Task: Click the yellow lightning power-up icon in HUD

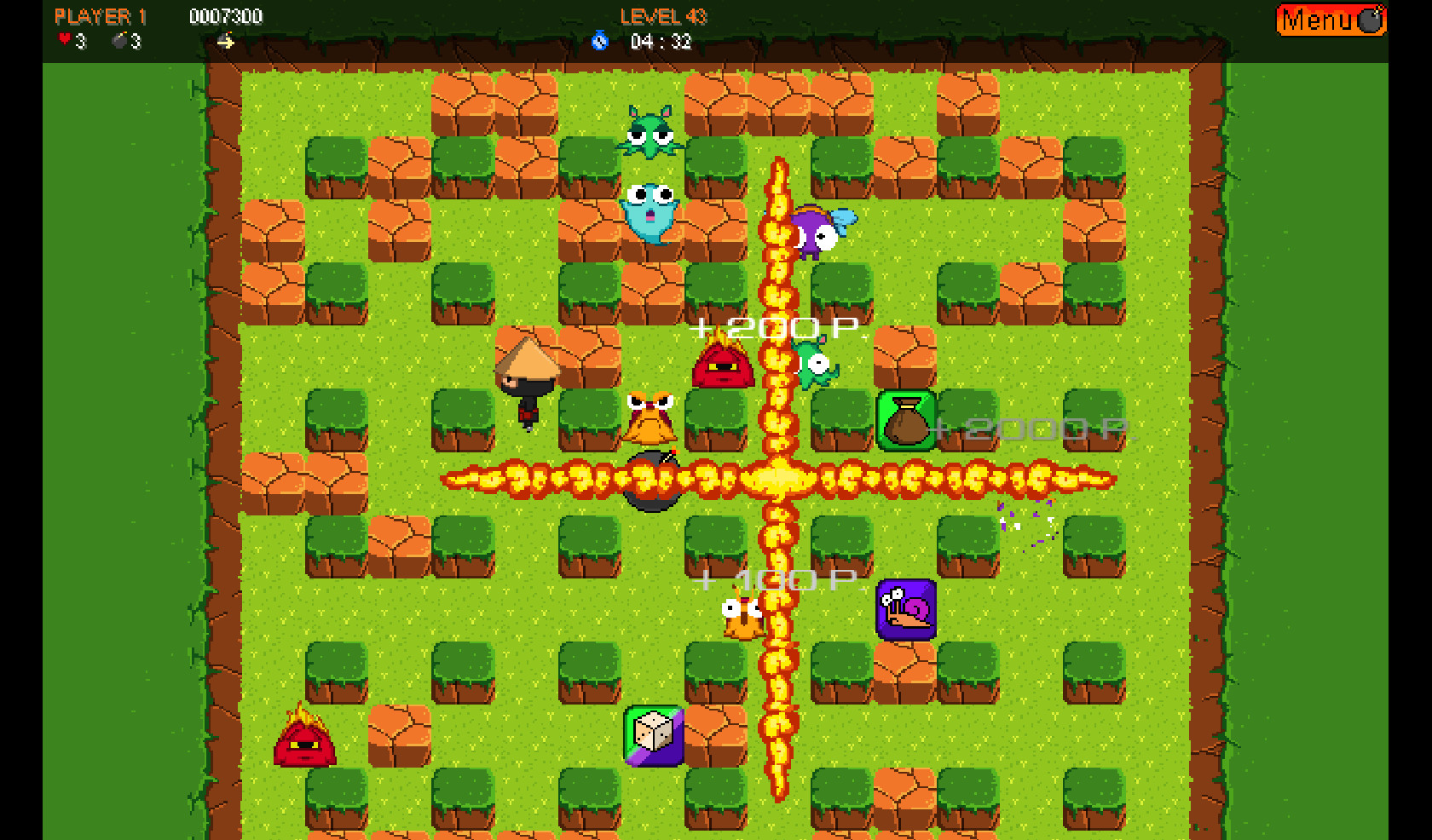Action: 227,41
